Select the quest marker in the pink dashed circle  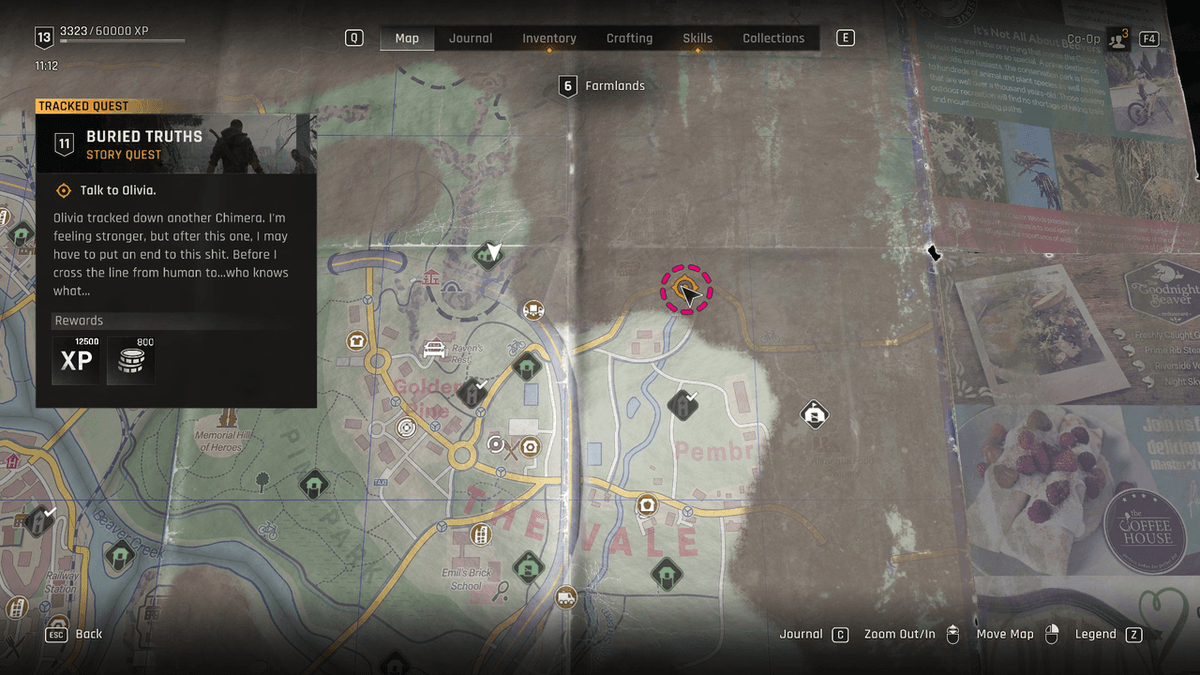coord(685,290)
